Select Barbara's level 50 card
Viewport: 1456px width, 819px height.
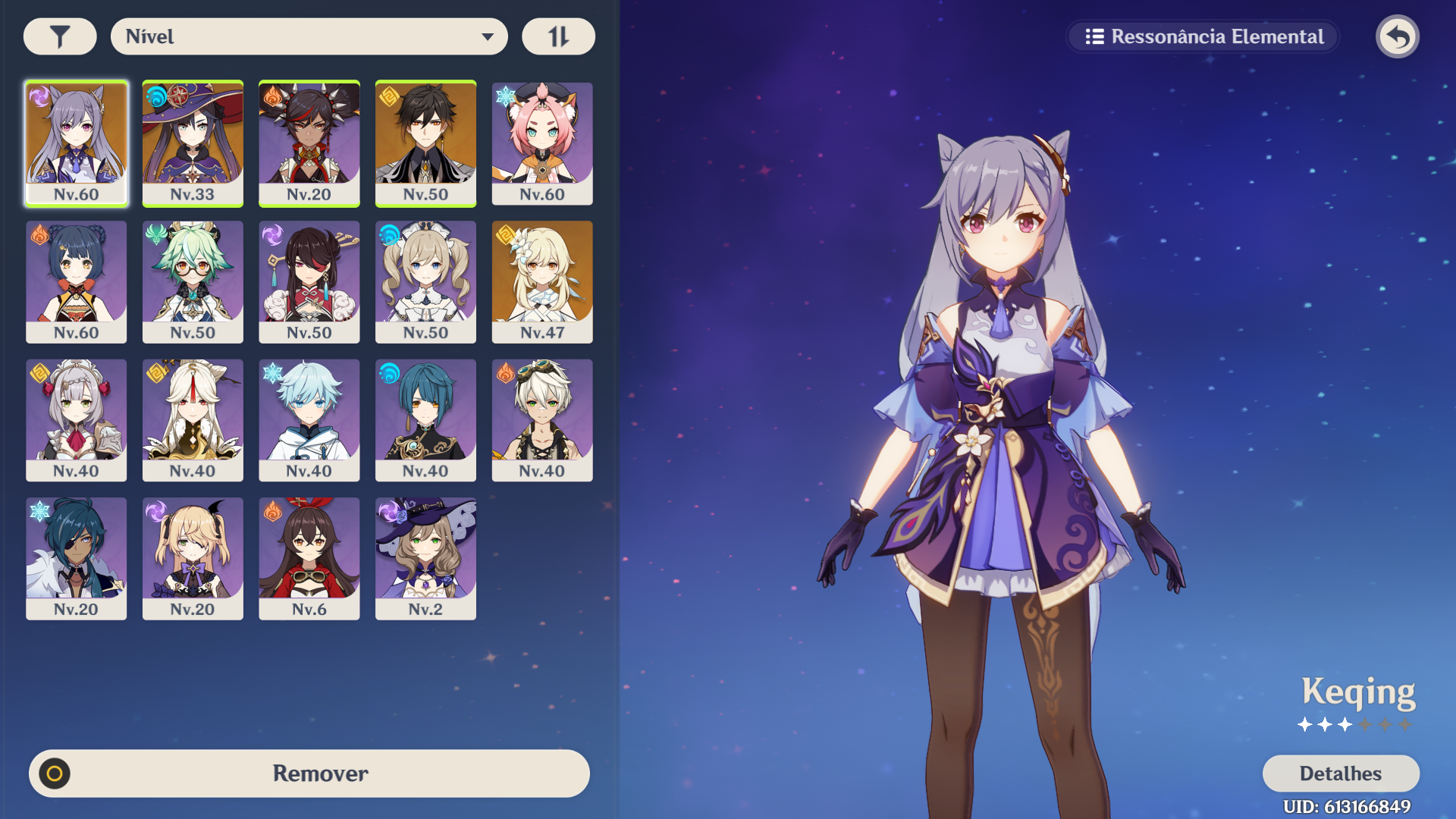pyautogui.click(x=425, y=281)
